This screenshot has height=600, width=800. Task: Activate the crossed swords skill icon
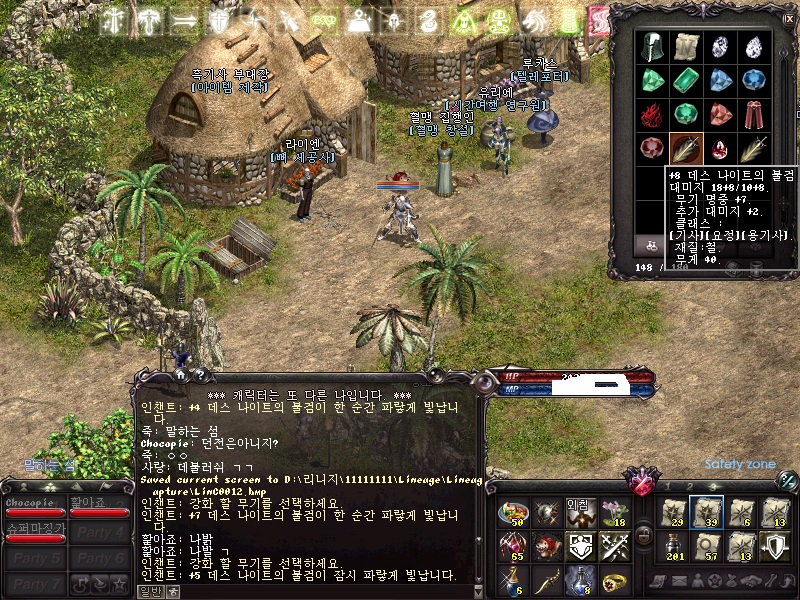613,546
